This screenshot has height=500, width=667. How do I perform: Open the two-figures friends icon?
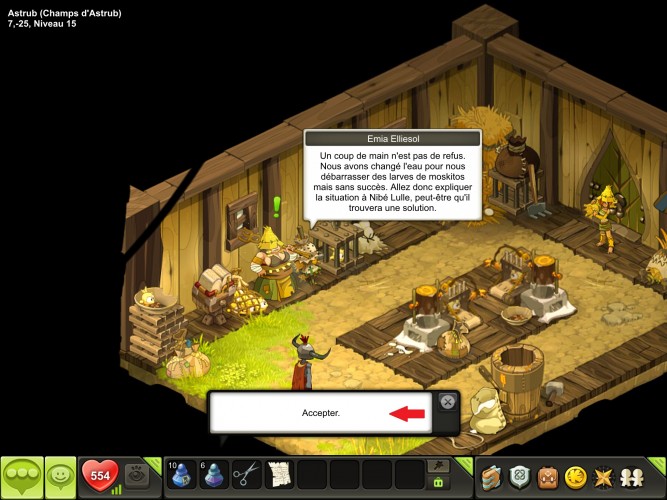click(634, 476)
